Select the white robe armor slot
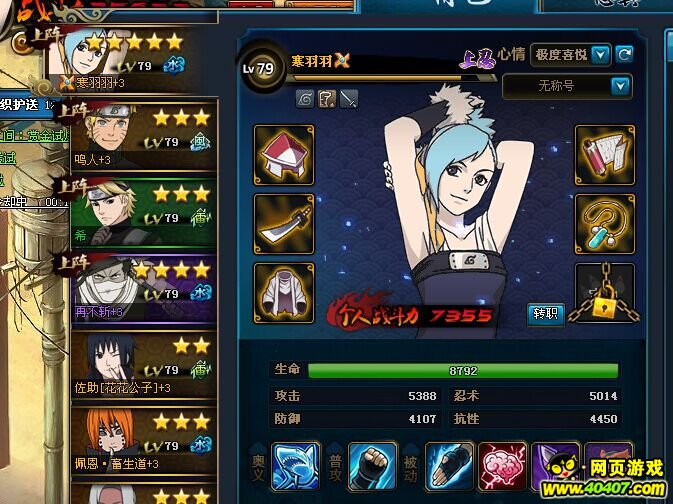The height and width of the screenshot is (504, 673). tap(284, 293)
